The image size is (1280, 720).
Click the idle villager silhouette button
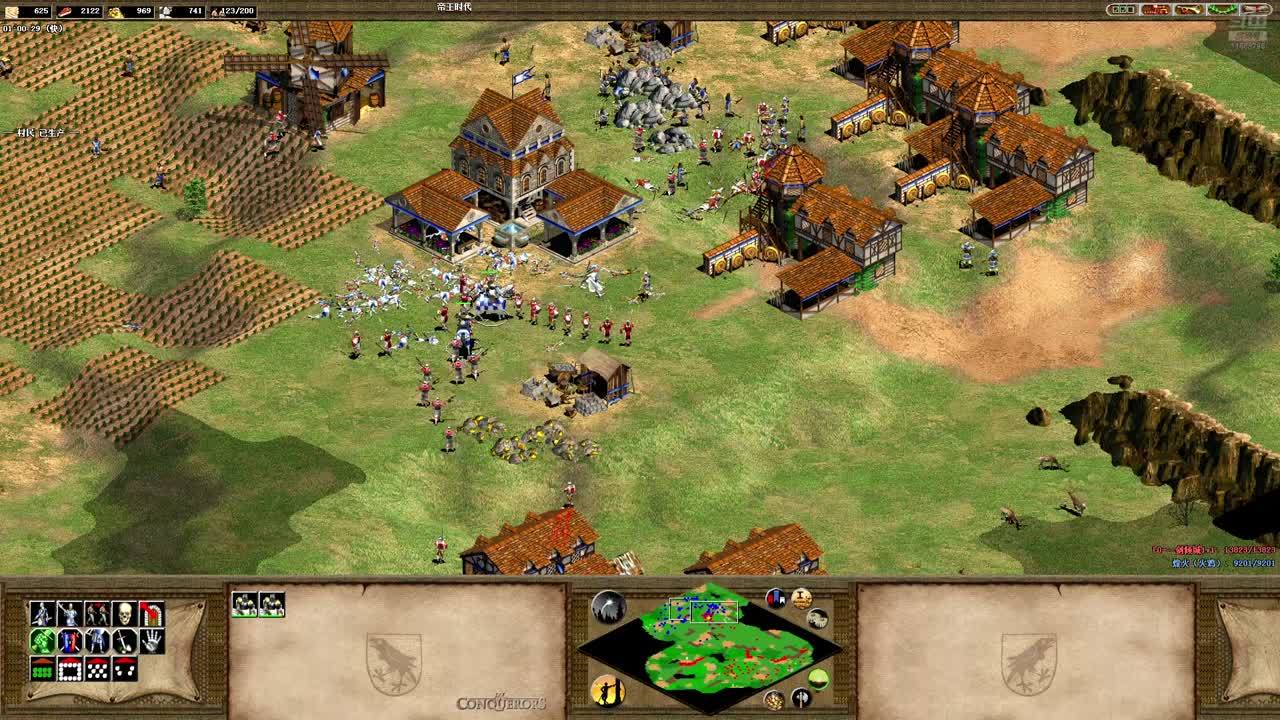[x=608, y=690]
